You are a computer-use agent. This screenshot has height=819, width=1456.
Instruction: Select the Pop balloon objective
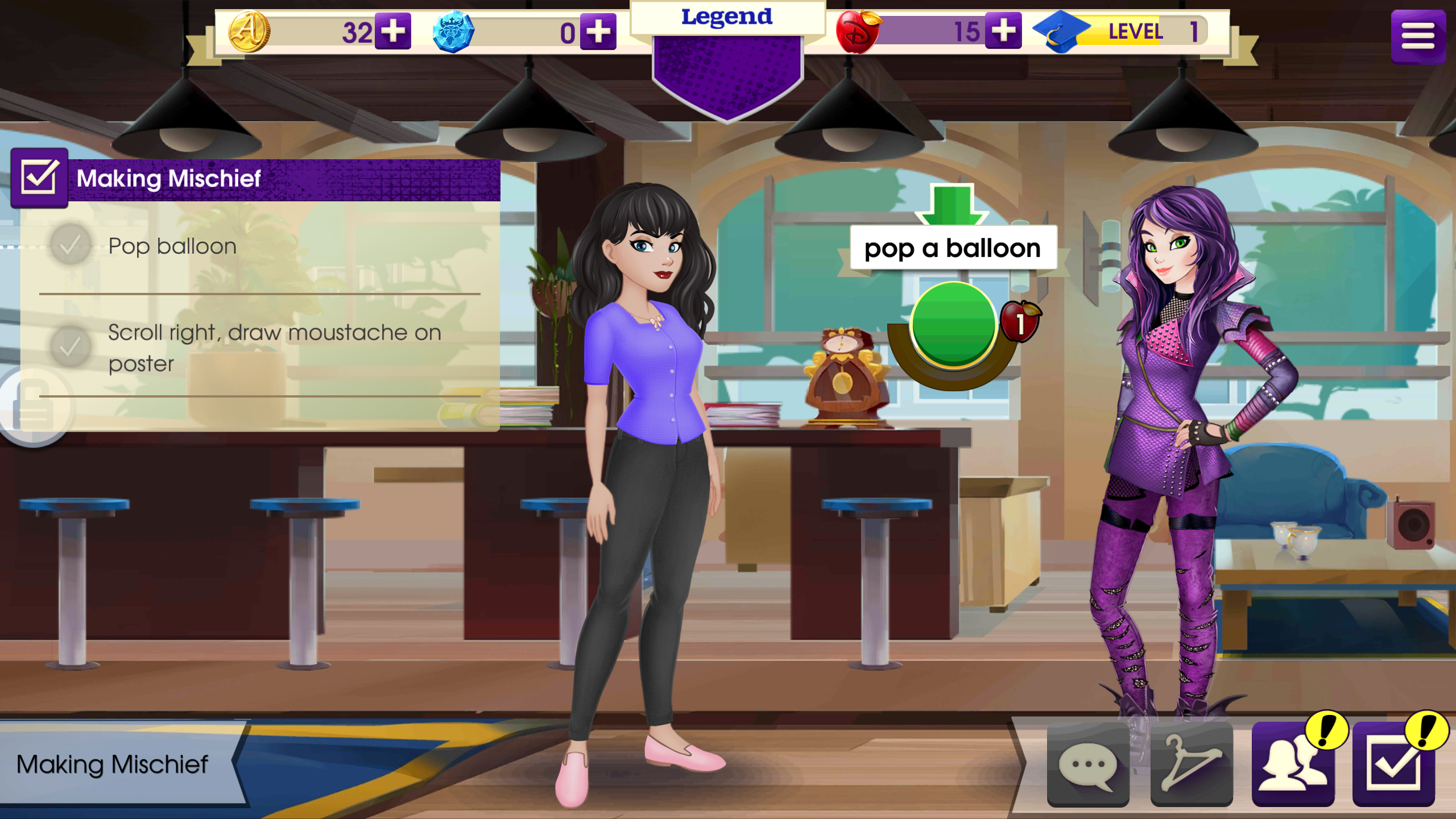pos(172,246)
